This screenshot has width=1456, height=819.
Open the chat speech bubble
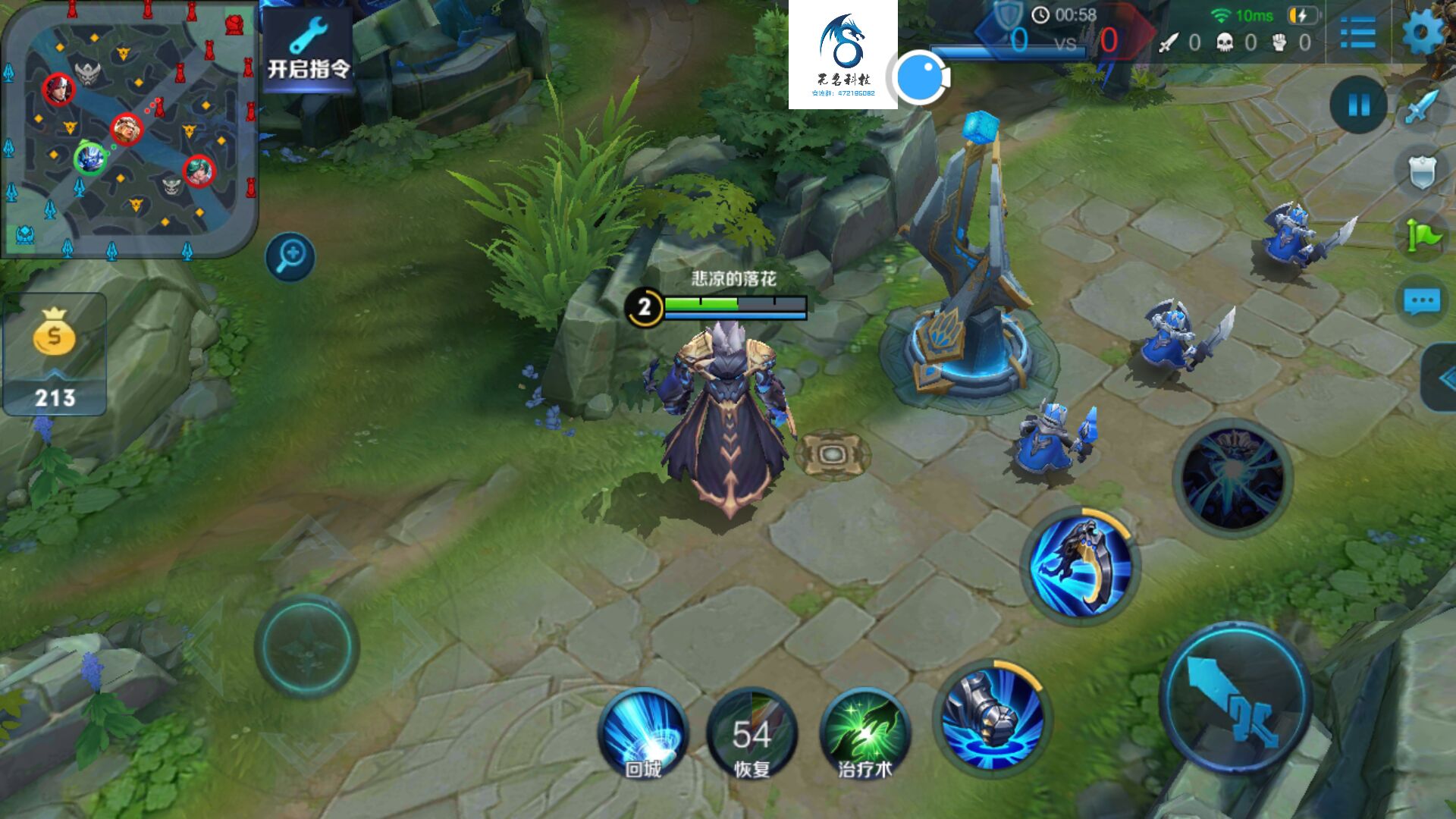point(1422,301)
